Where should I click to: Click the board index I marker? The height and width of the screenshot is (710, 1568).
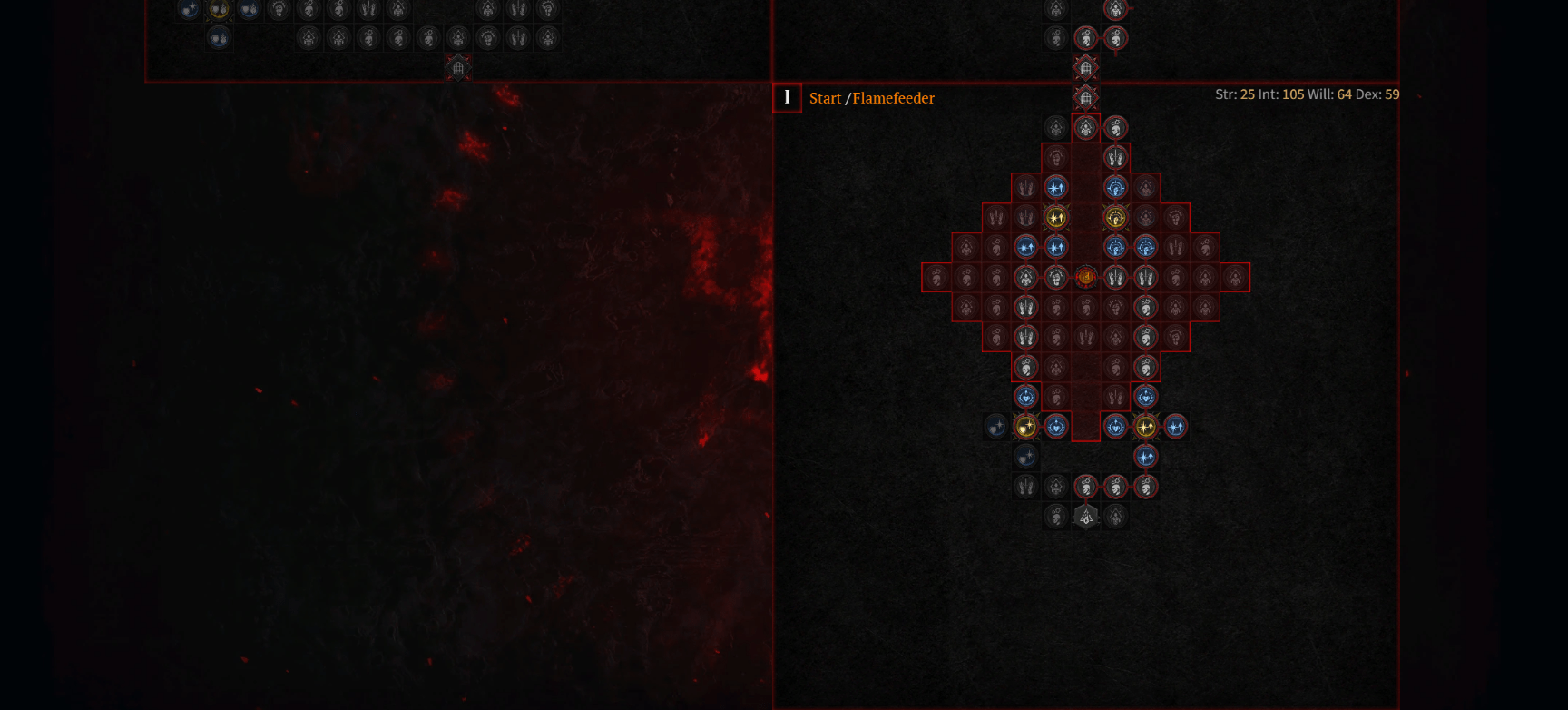(x=787, y=98)
